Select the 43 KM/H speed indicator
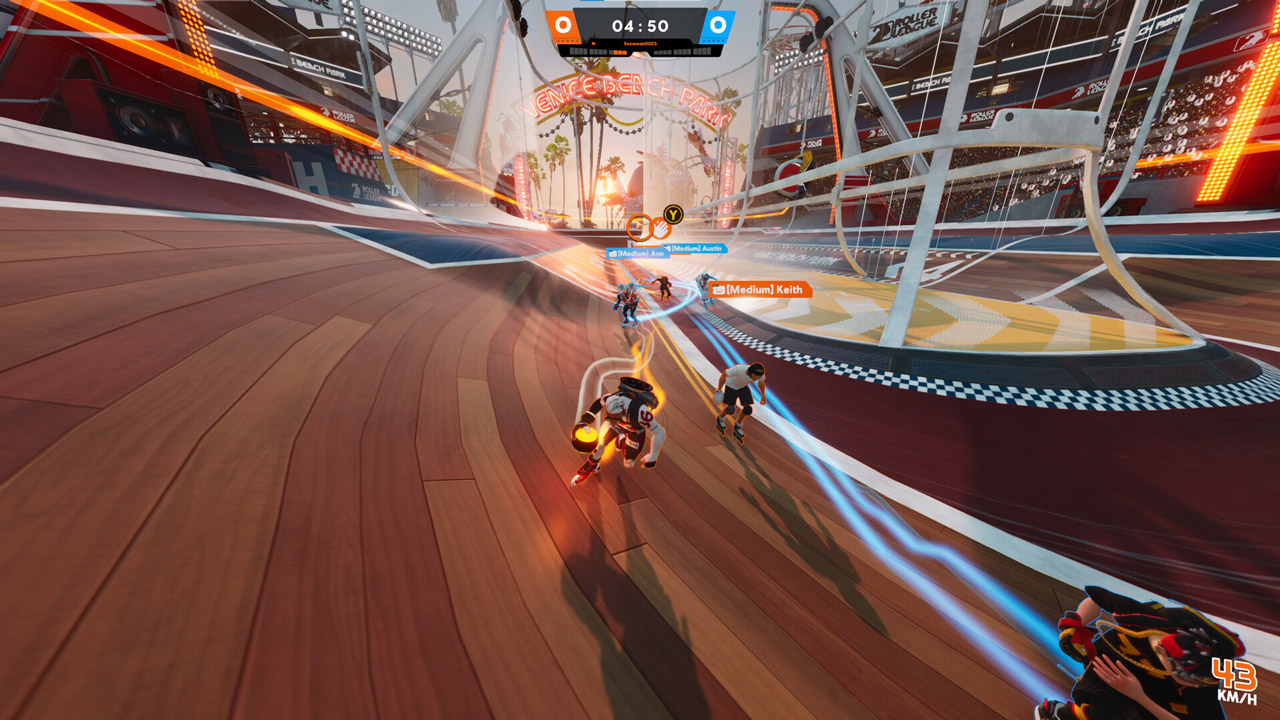 point(1235,679)
